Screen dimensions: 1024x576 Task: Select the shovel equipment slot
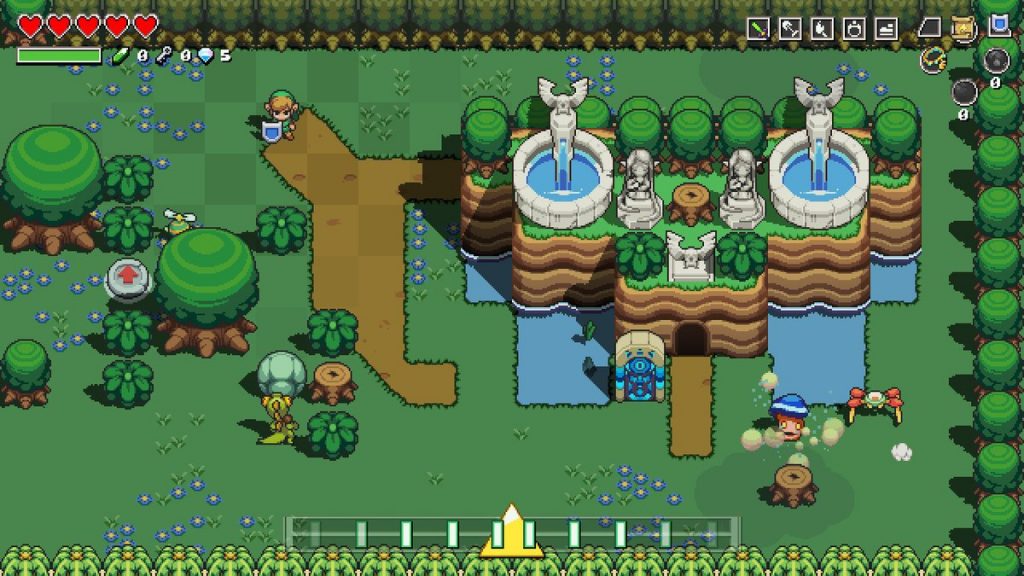[x=790, y=29]
